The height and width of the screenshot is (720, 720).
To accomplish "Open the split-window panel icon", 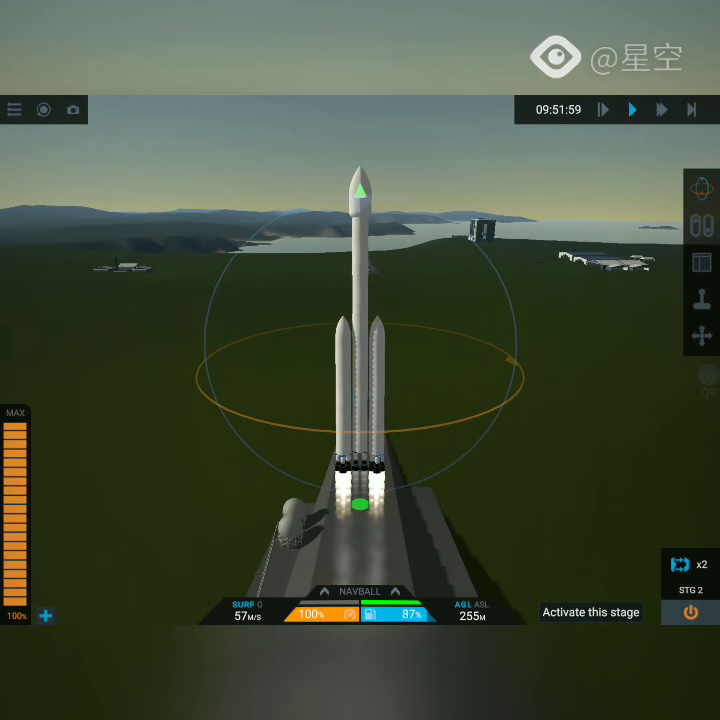I will 702,263.
